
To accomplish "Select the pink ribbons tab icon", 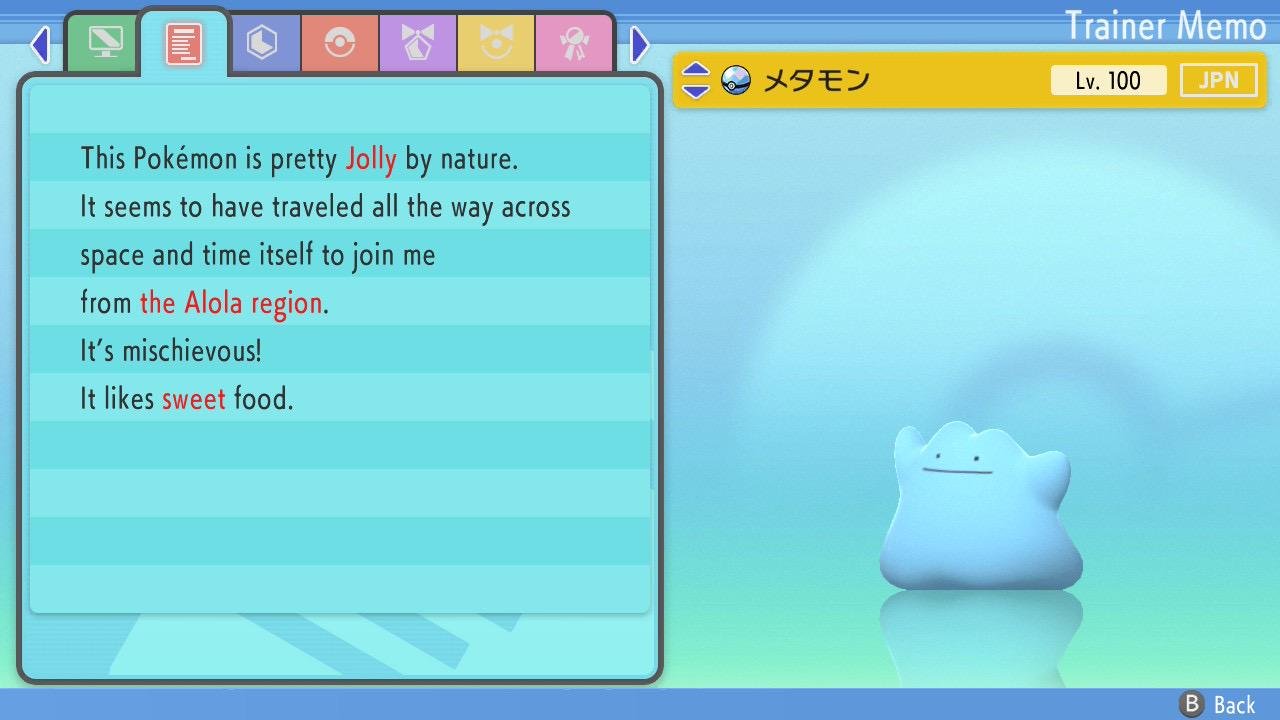I will 574,43.
